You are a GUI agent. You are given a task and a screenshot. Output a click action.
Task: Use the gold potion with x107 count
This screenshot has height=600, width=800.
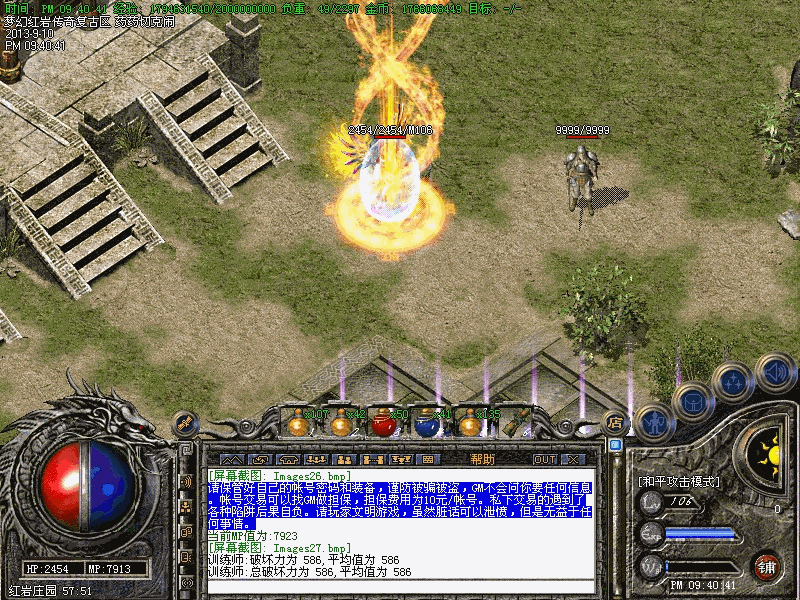pos(297,424)
